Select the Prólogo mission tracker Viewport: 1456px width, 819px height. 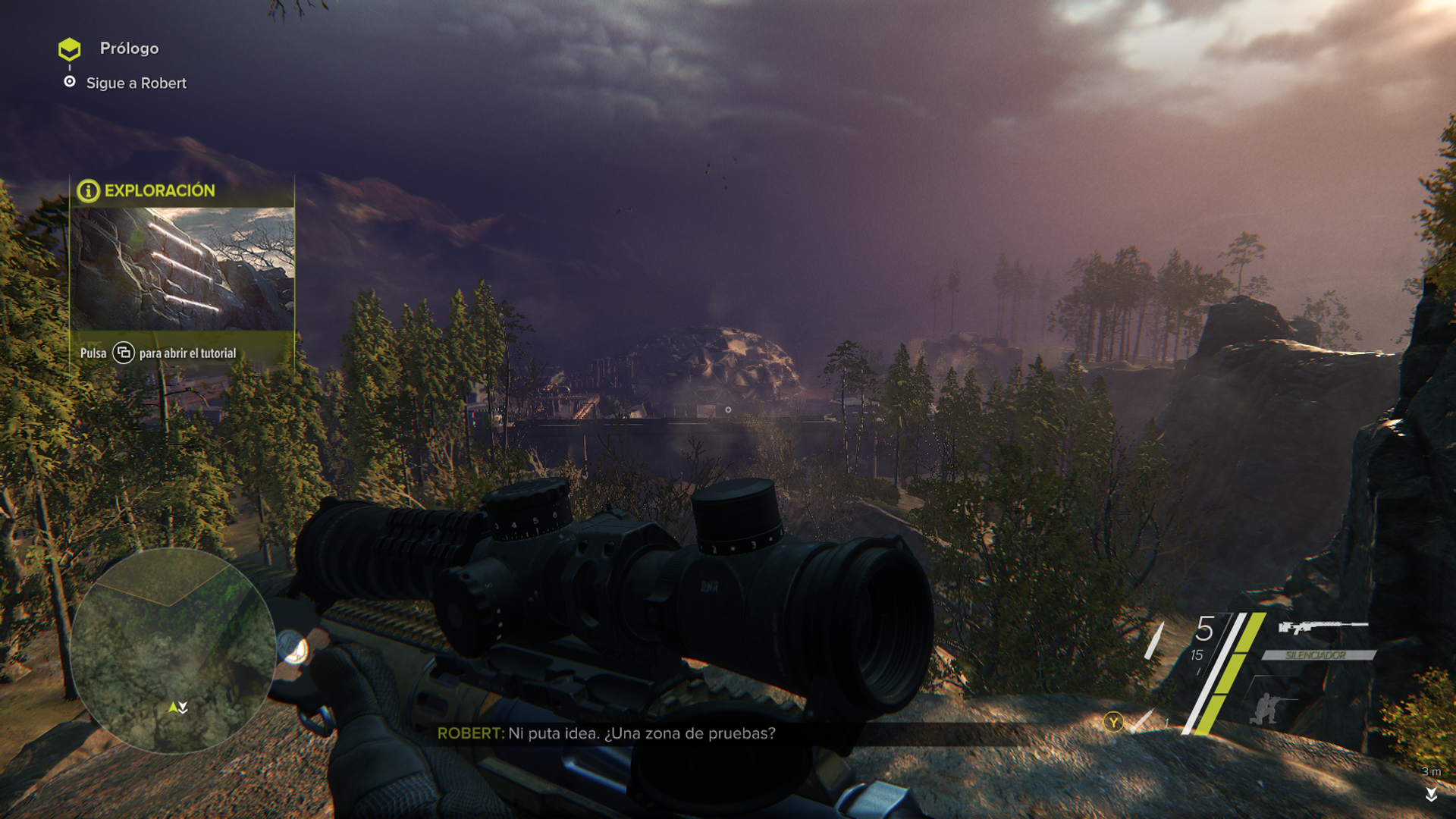(129, 49)
